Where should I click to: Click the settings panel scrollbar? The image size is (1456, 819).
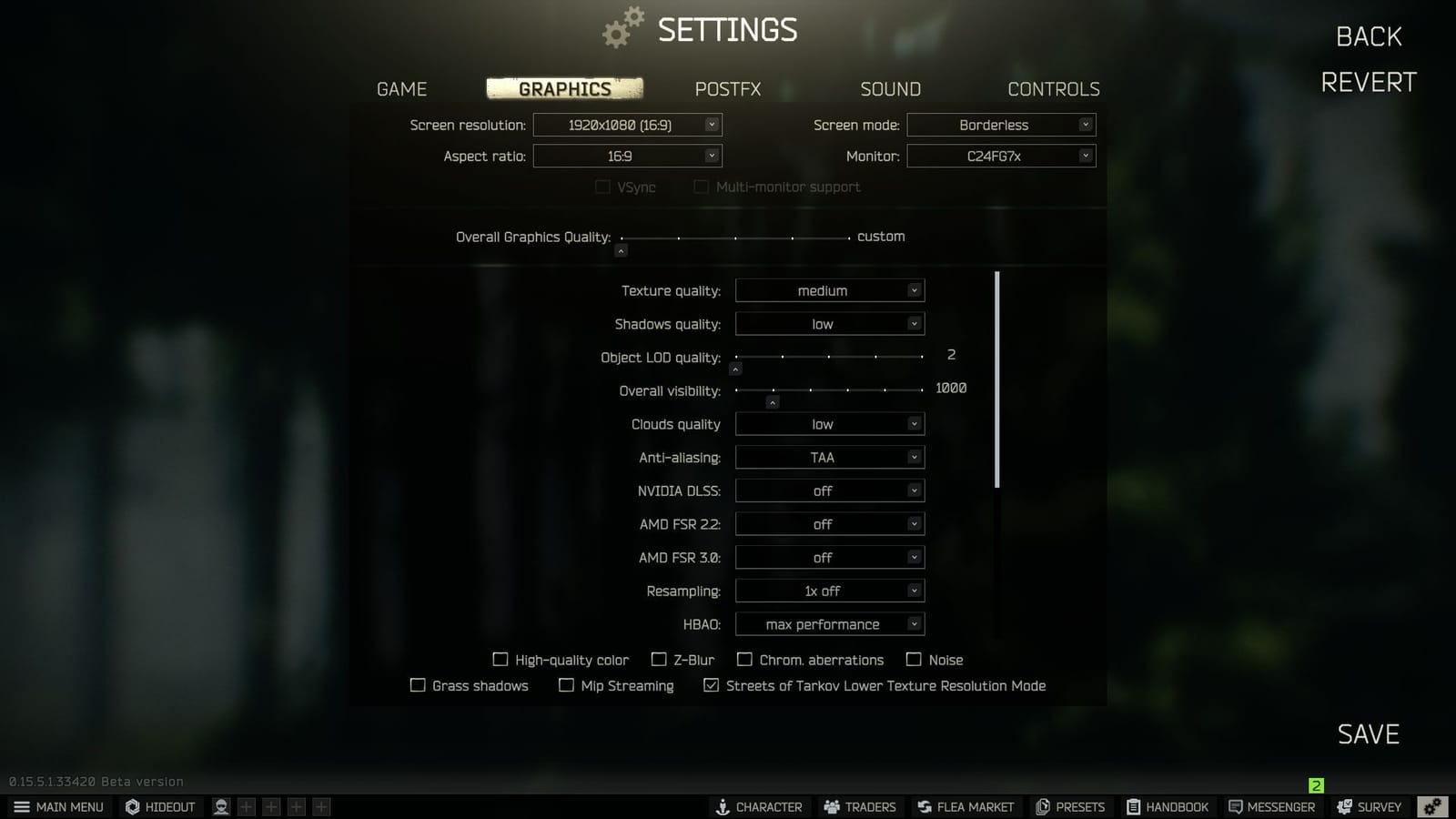tap(998, 378)
